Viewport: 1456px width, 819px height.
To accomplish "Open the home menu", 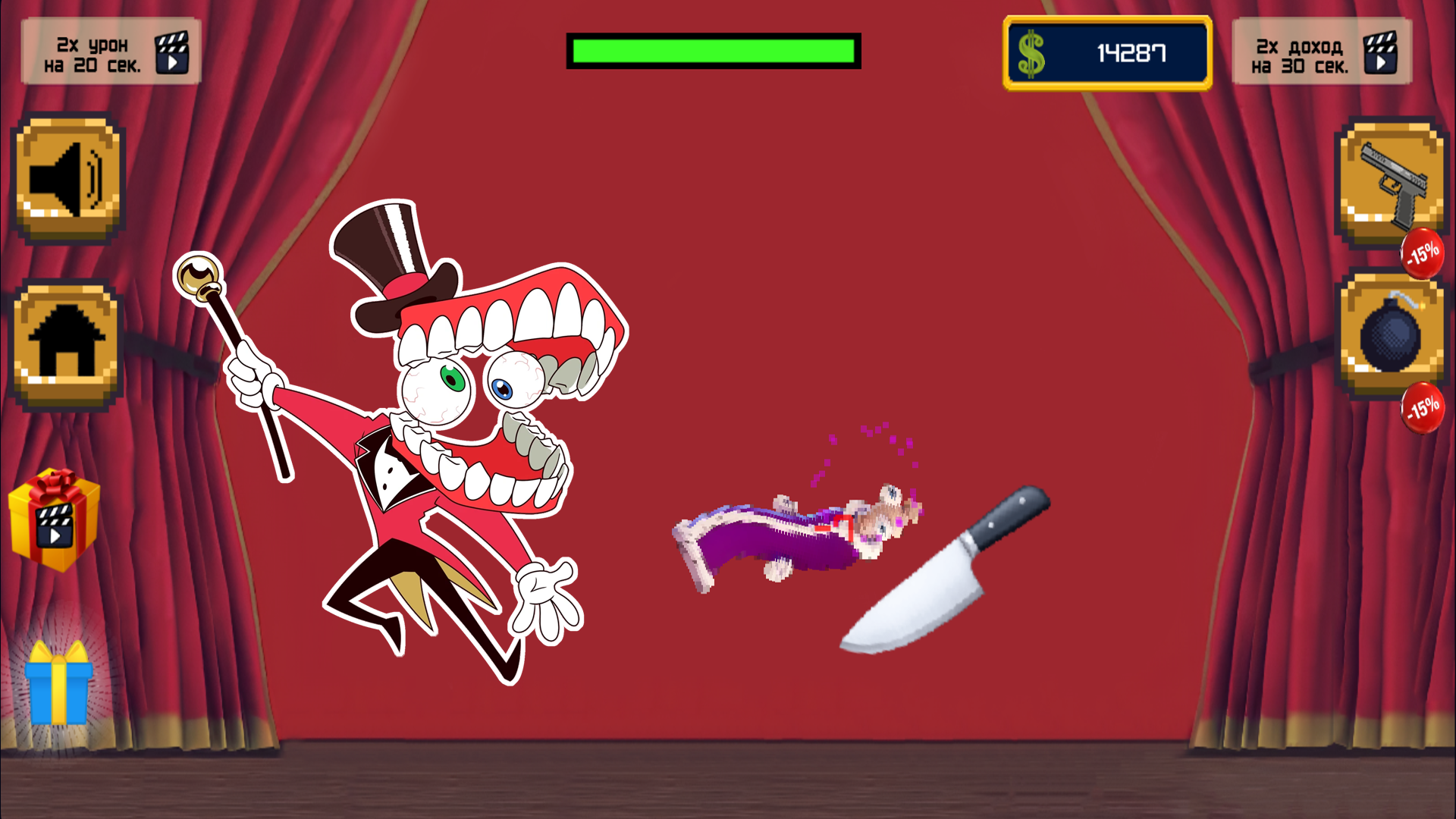I will tap(67, 340).
